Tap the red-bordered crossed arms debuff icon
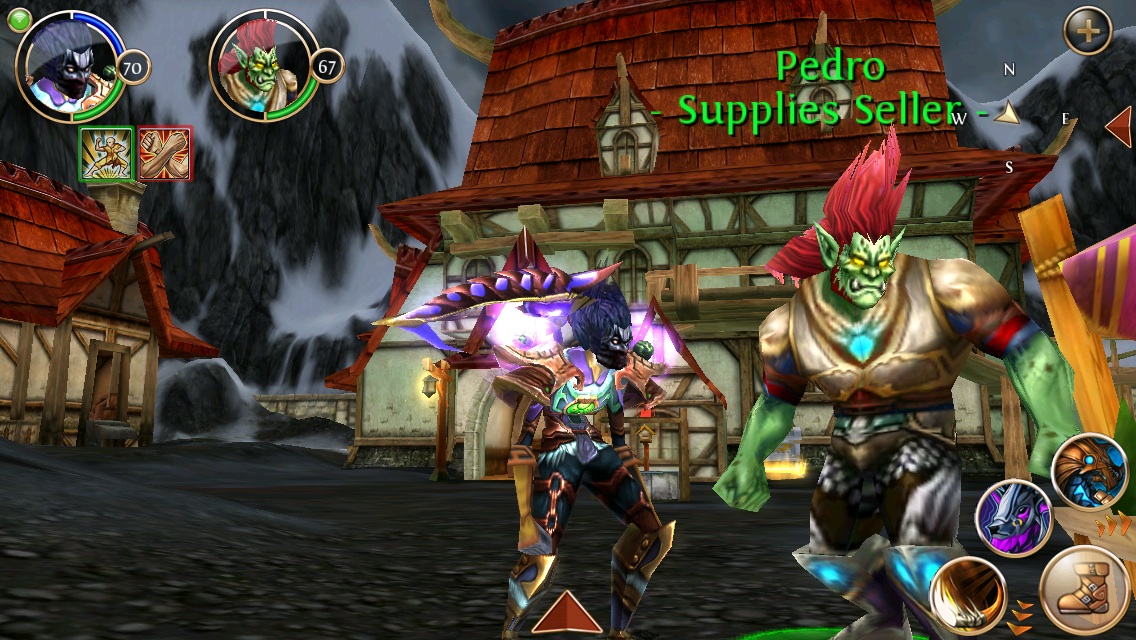 (164, 155)
